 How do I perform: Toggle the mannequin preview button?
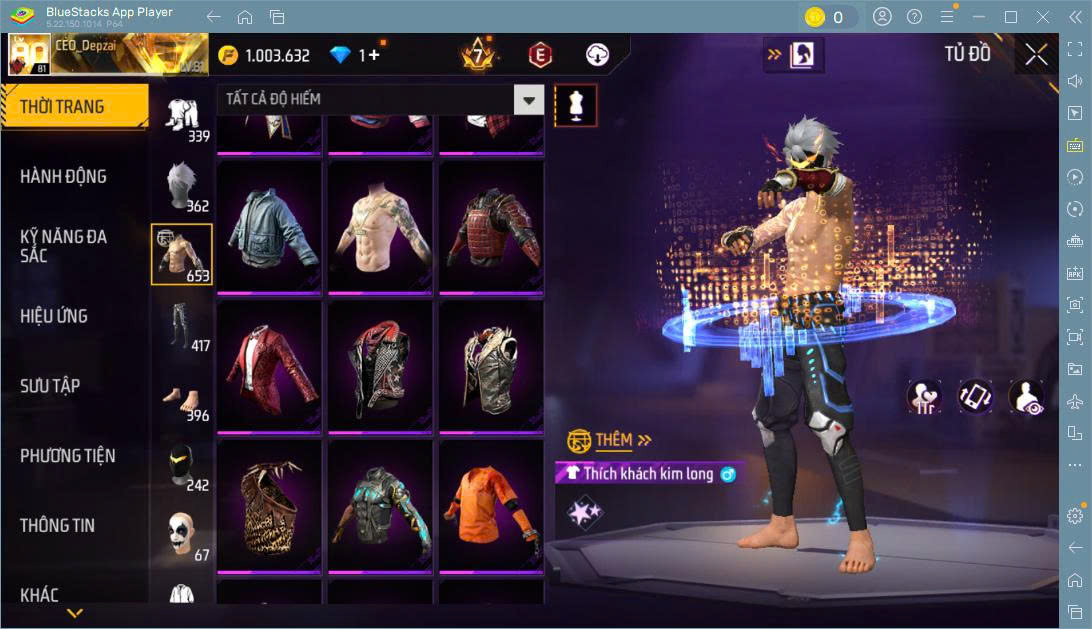click(575, 105)
